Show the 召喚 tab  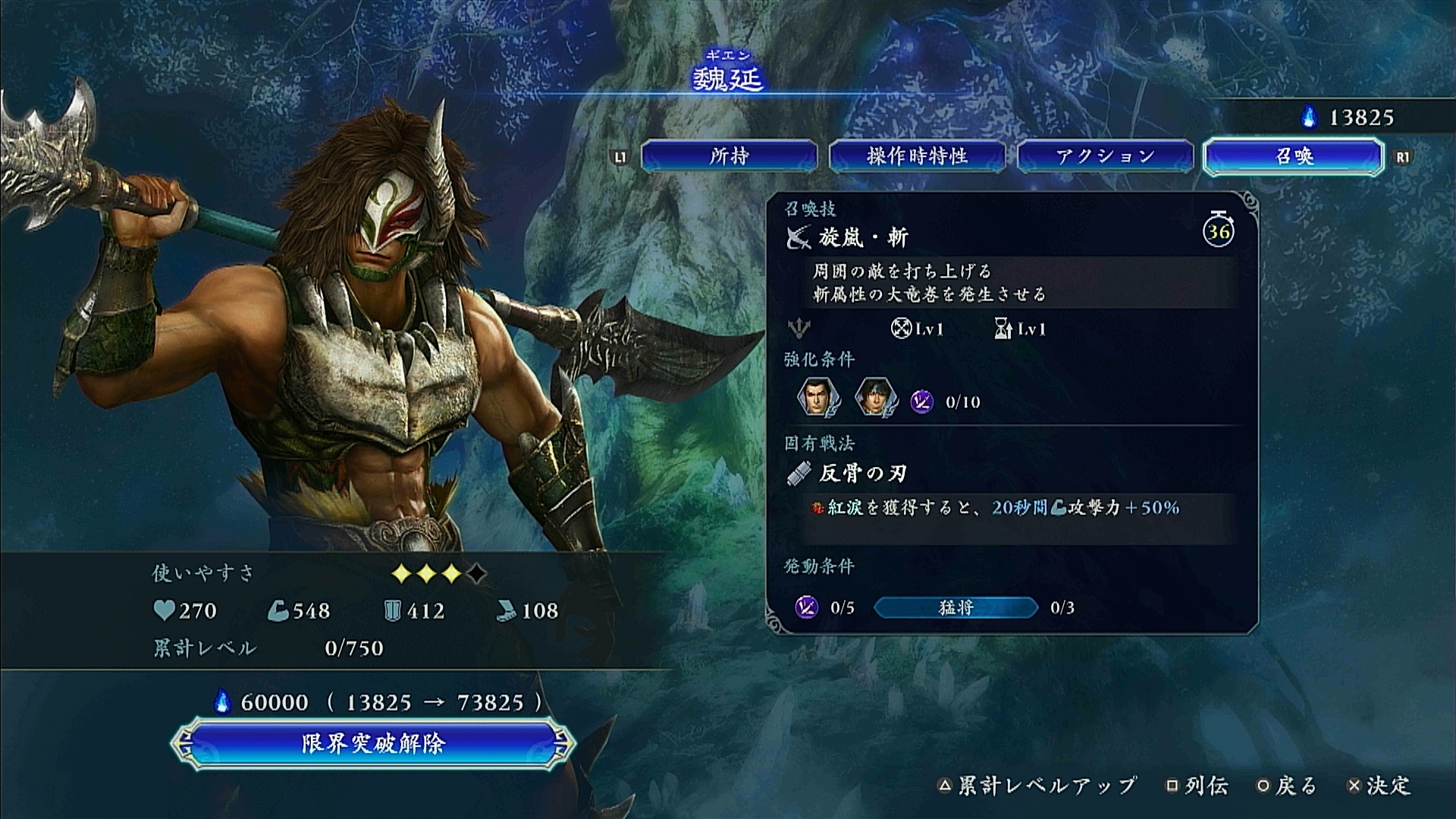point(1294,156)
